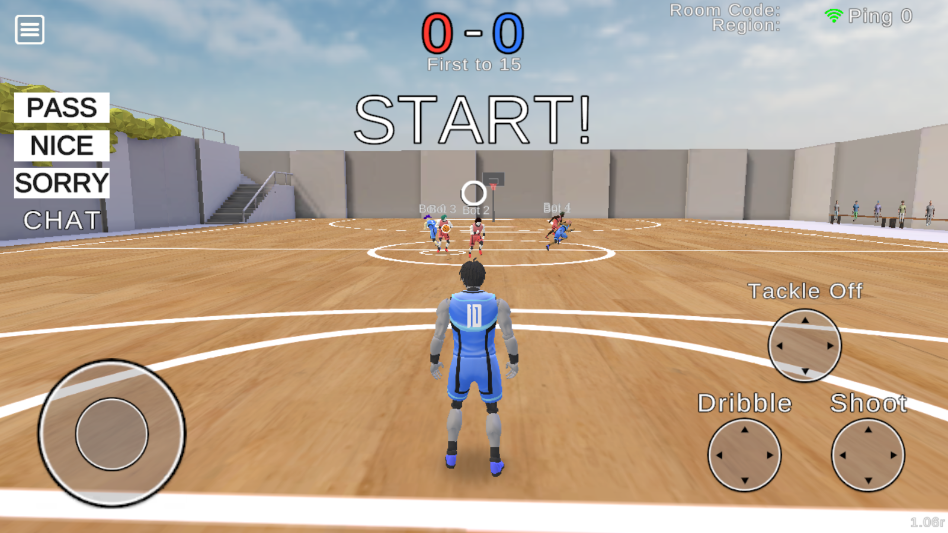The image size is (948, 533).
Task: Touch the movement joystick
Action: click(x=112, y=434)
